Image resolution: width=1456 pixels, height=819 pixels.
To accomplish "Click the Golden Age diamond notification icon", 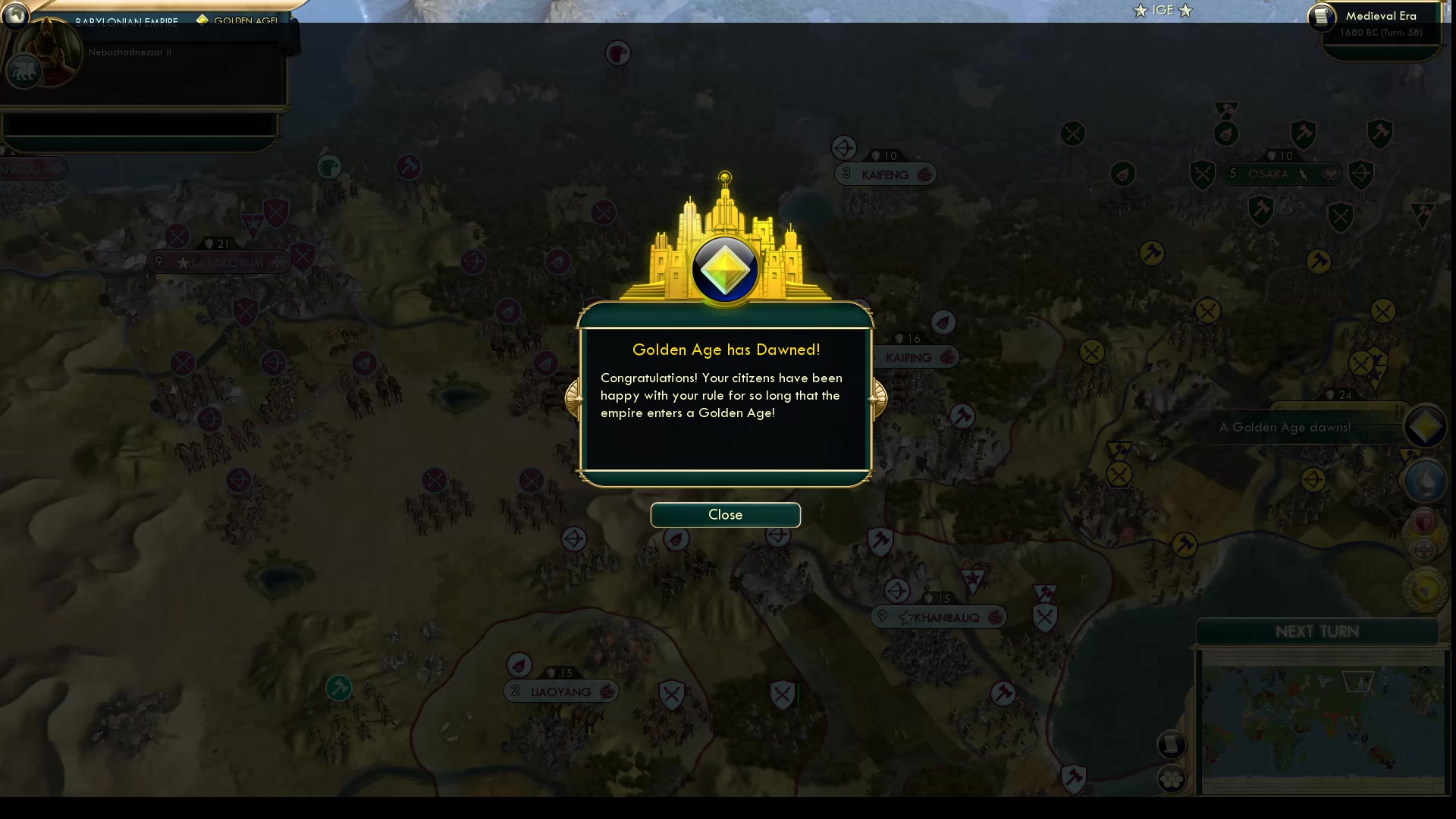I will coord(1425,427).
